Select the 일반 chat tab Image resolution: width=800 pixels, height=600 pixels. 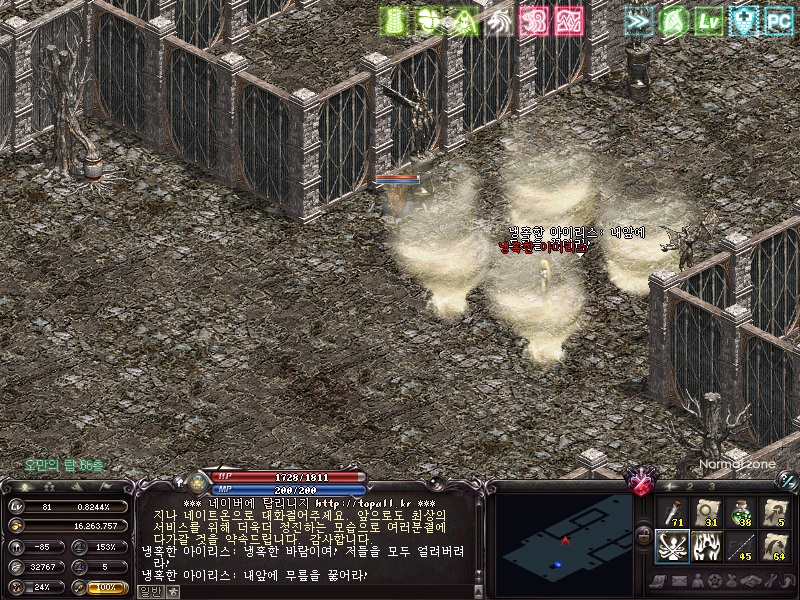point(150,591)
